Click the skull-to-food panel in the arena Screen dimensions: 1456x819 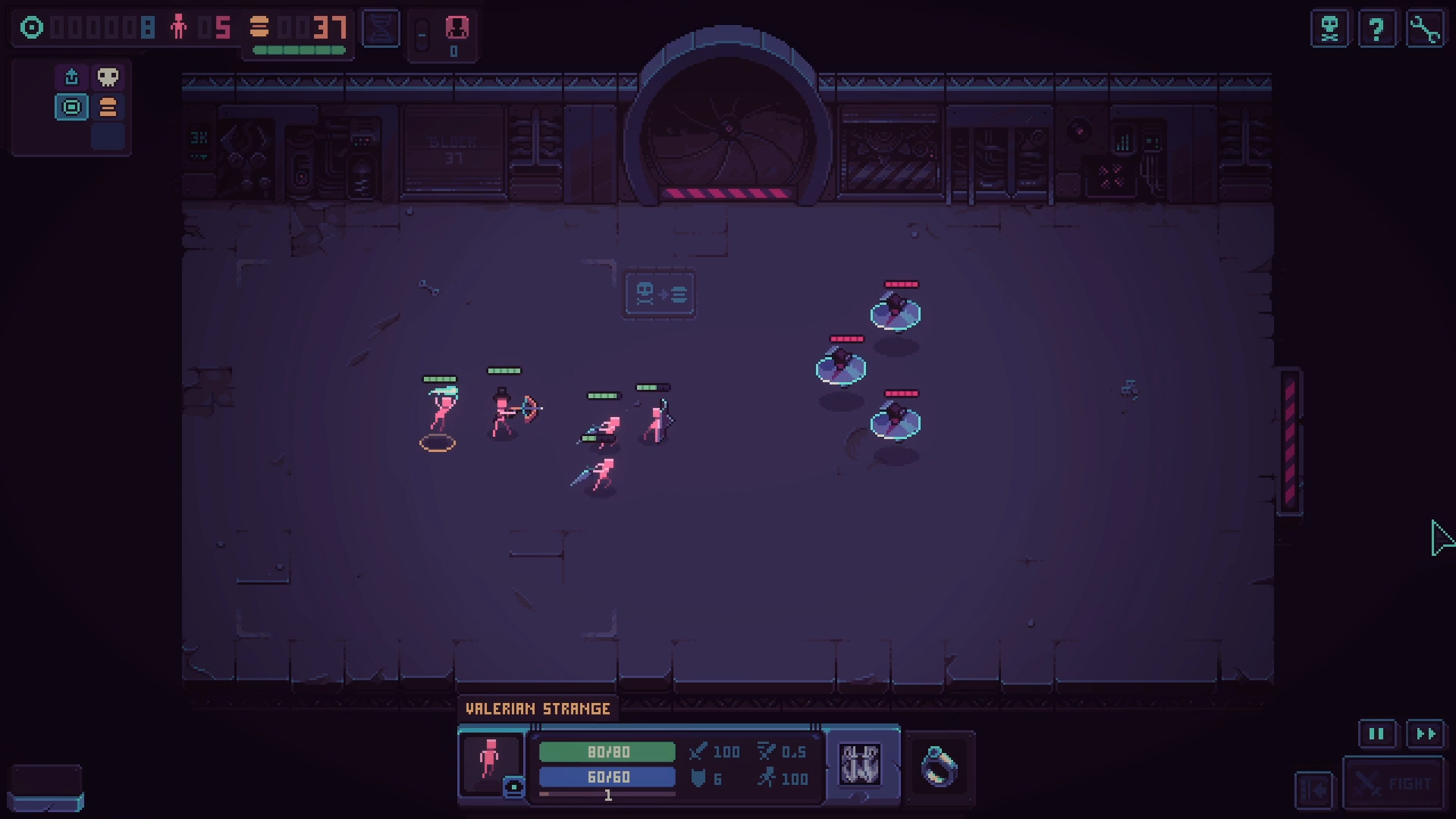[660, 293]
